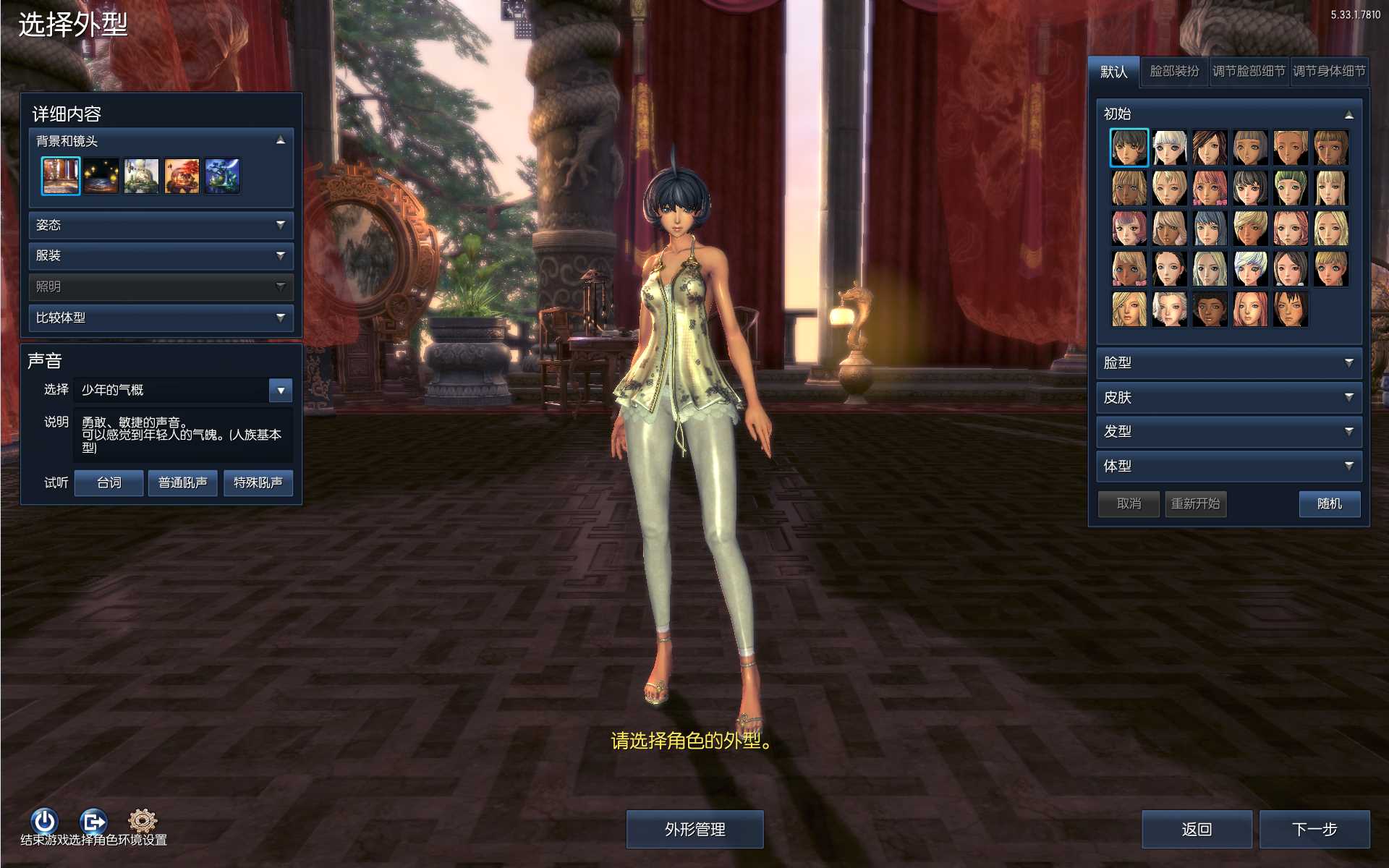The height and width of the screenshot is (868, 1389).
Task: Expand the 体型 body type section
Action: (1228, 466)
